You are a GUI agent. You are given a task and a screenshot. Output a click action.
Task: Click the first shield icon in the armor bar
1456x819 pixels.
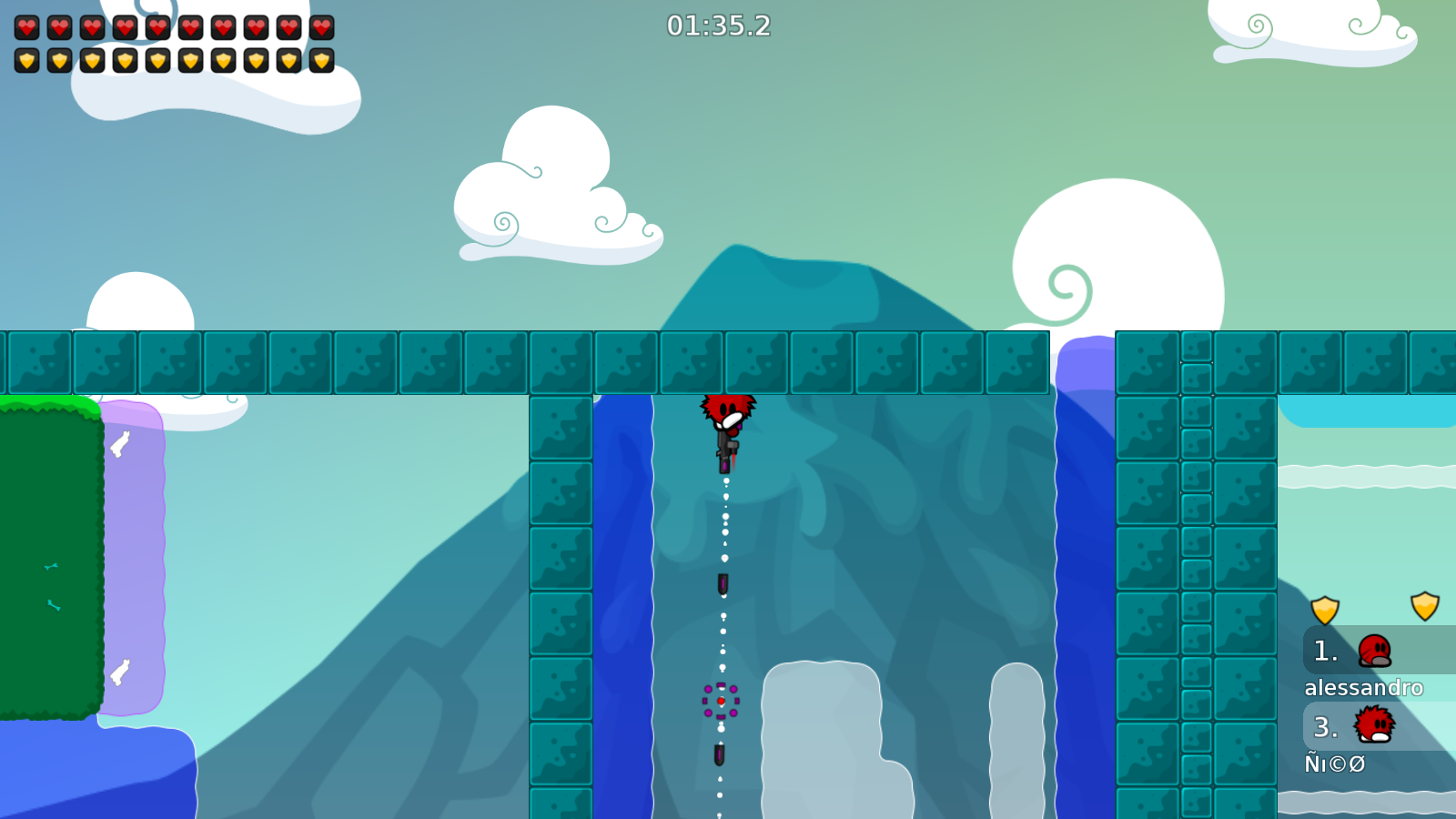click(25, 62)
